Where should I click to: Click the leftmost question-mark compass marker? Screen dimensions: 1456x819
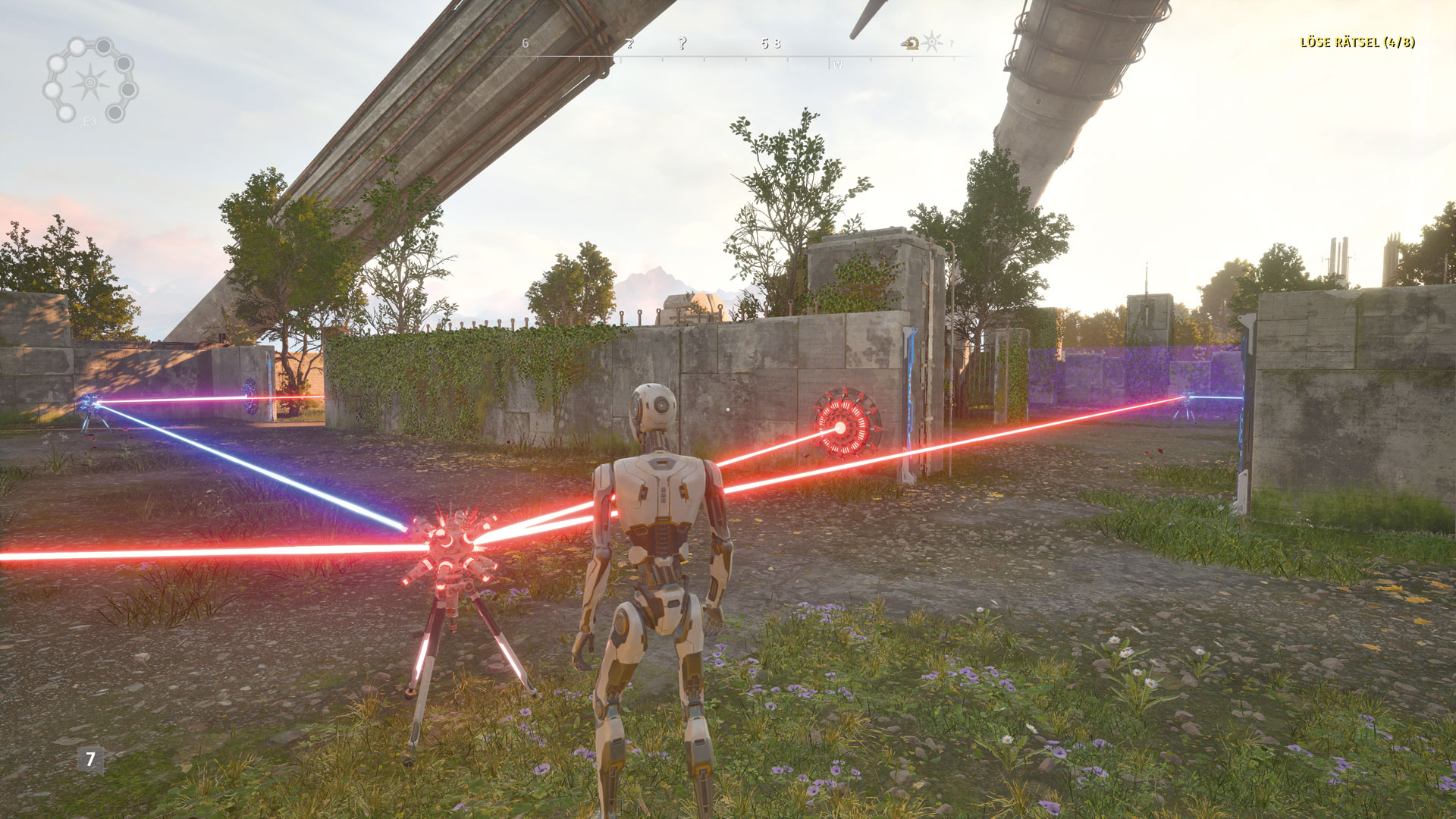[629, 43]
